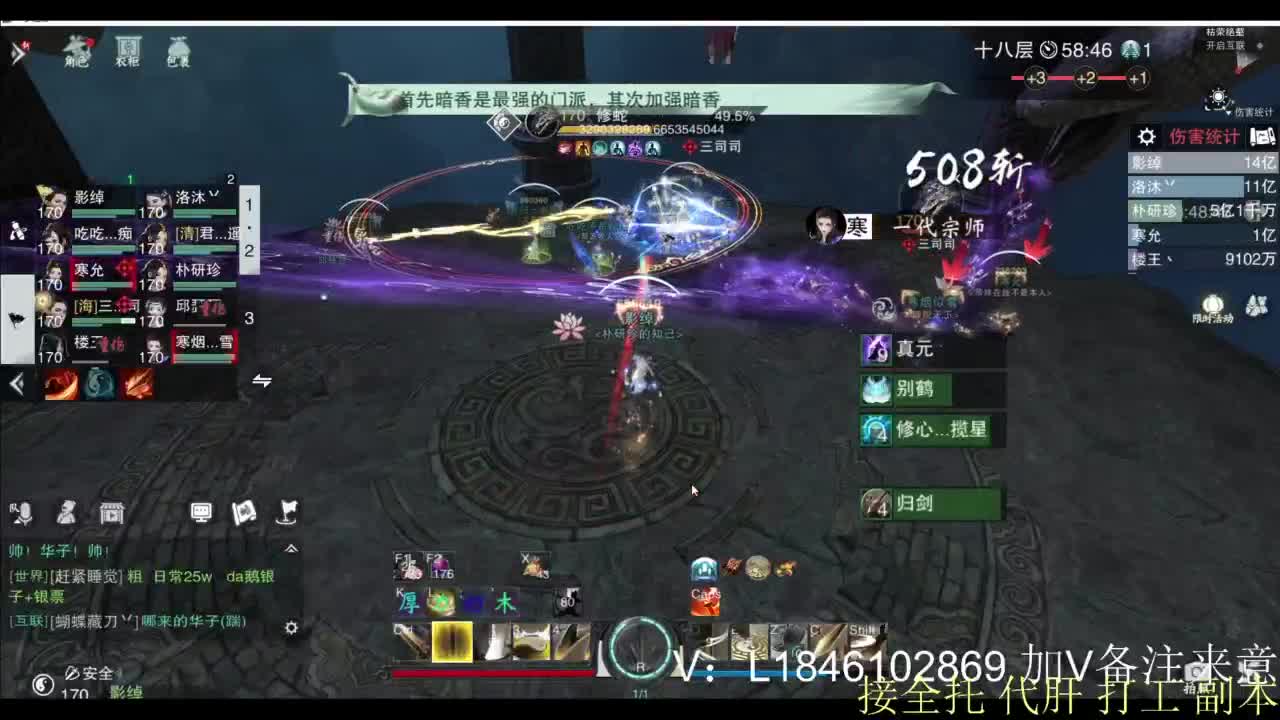
Task: Open the shop icon in chat toolbar
Action: (x=110, y=512)
